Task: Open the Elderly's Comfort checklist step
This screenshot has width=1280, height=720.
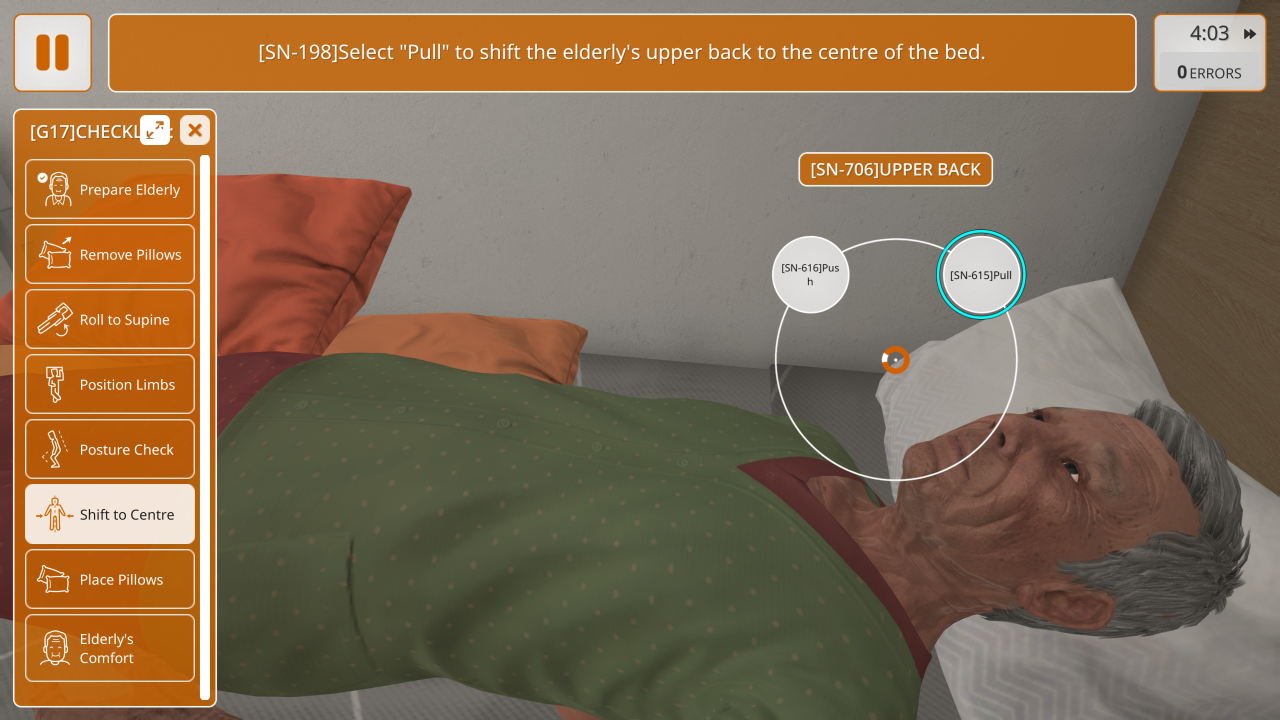Action: pos(110,648)
